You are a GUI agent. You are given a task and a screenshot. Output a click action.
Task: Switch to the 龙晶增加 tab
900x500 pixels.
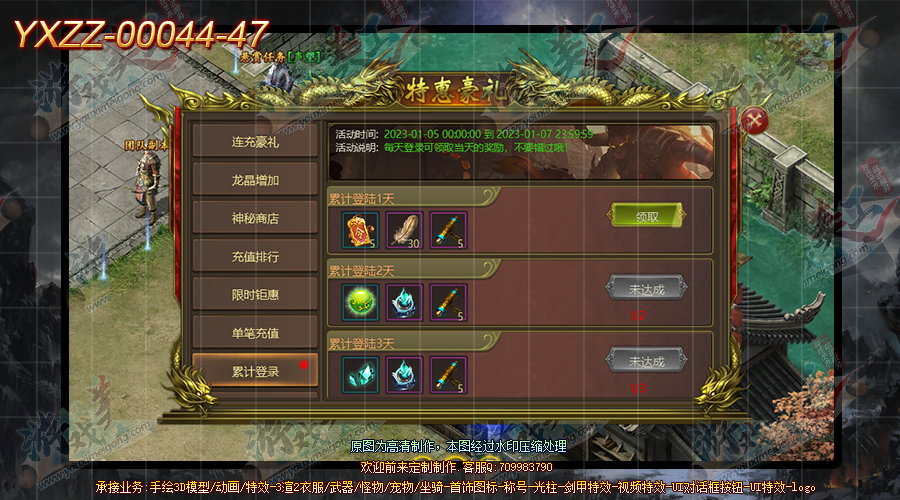[x=255, y=180]
